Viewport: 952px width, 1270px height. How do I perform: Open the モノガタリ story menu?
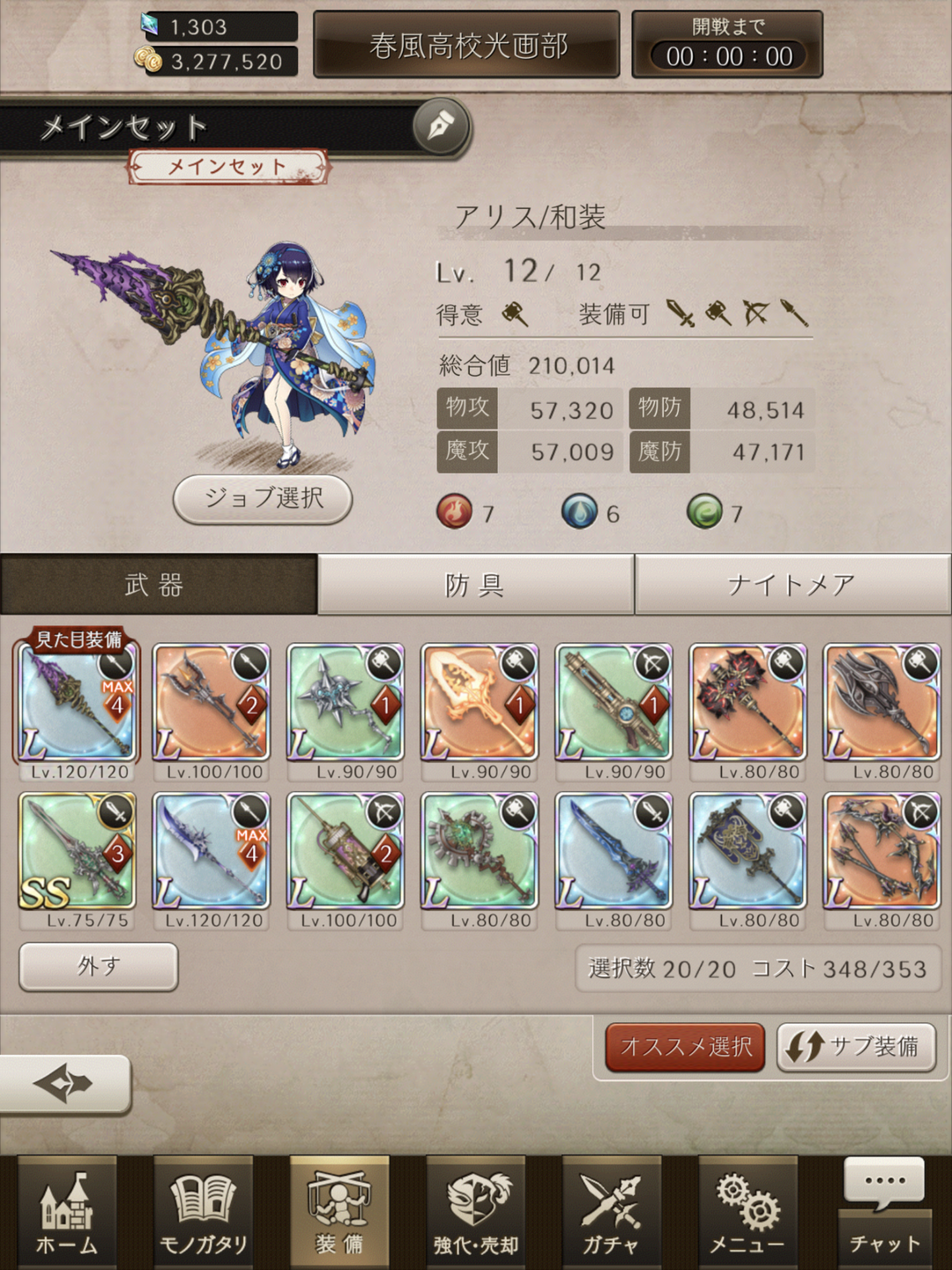[x=204, y=1213]
